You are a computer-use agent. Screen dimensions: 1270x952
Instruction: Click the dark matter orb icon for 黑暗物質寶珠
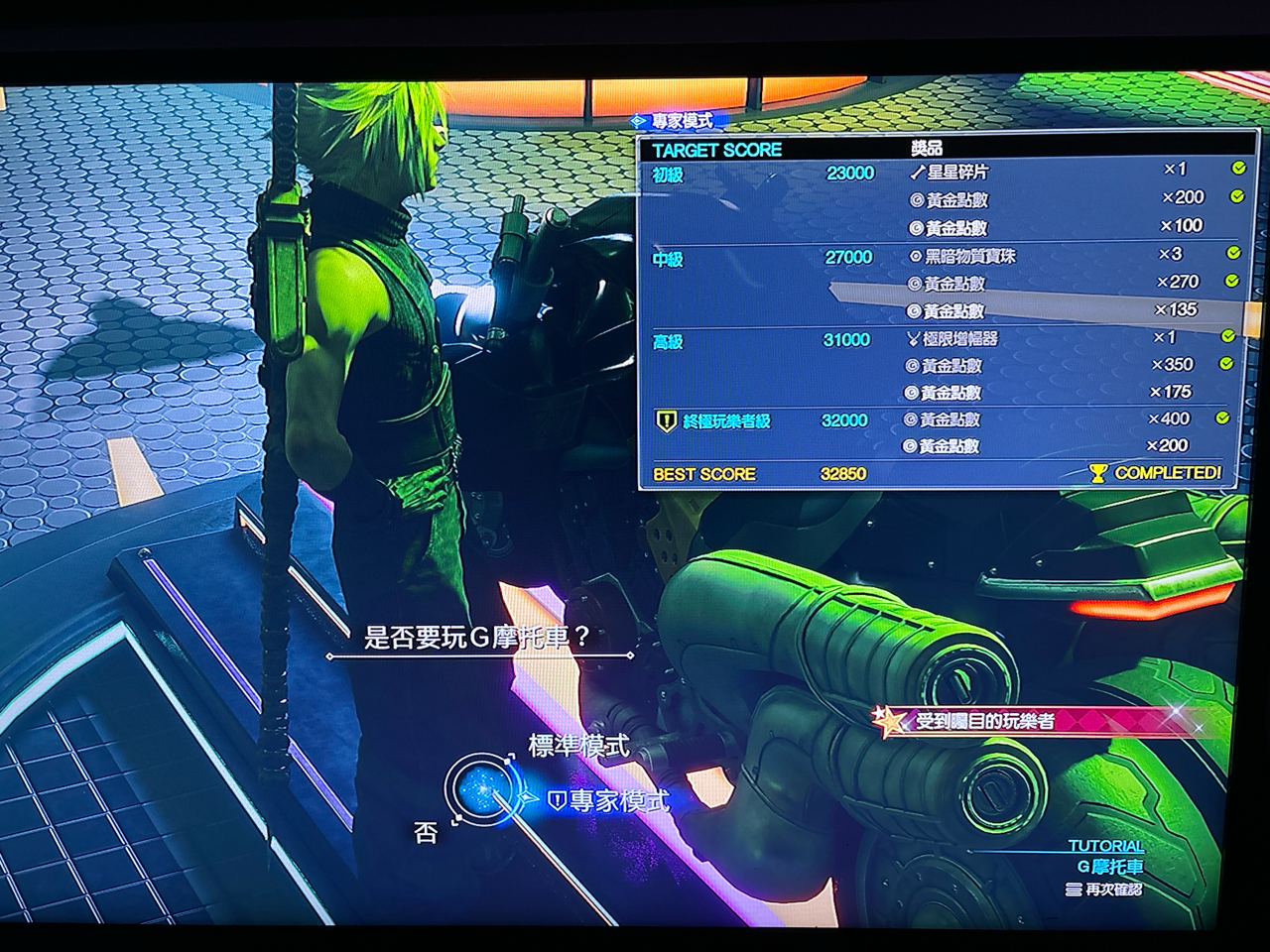[x=915, y=257]
